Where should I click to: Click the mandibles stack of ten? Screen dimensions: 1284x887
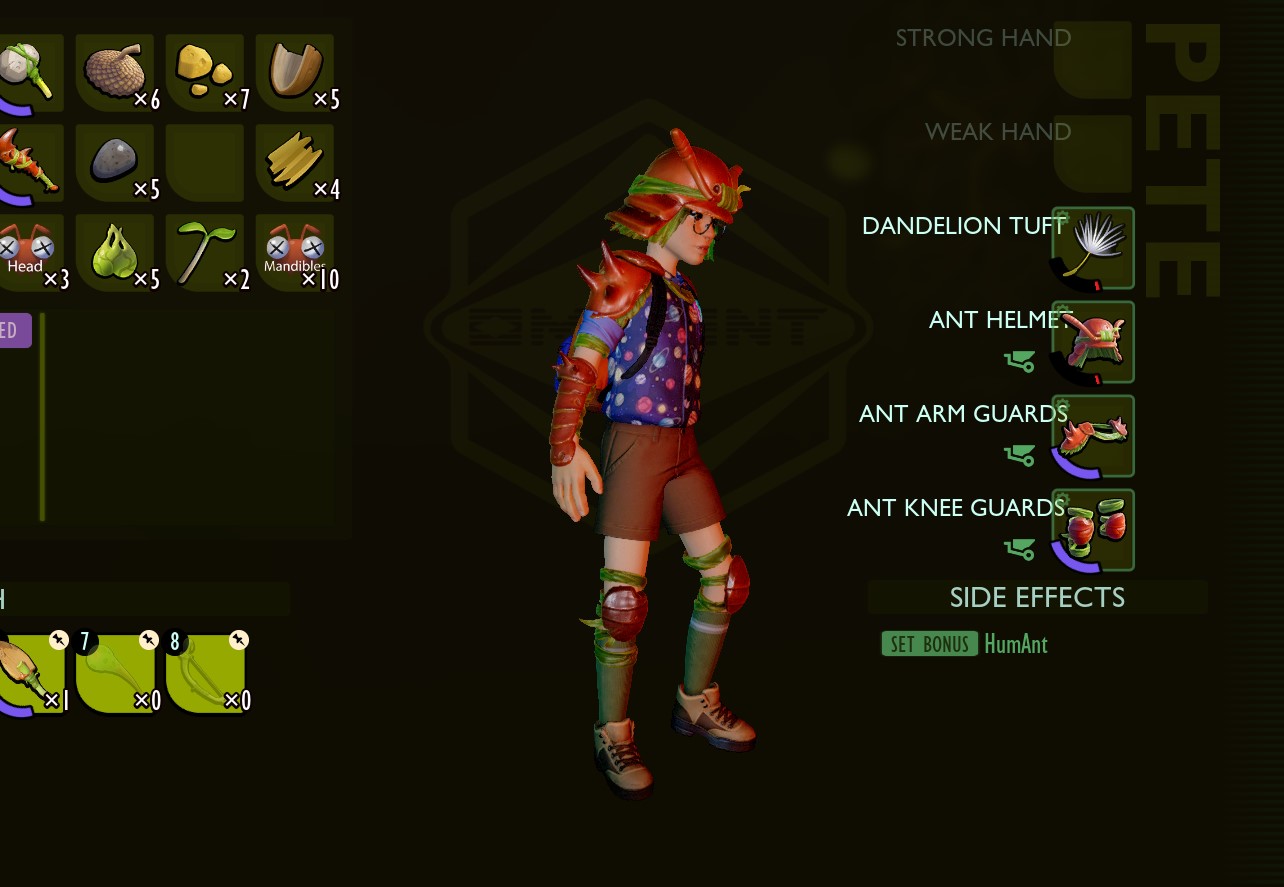(295, 252)
